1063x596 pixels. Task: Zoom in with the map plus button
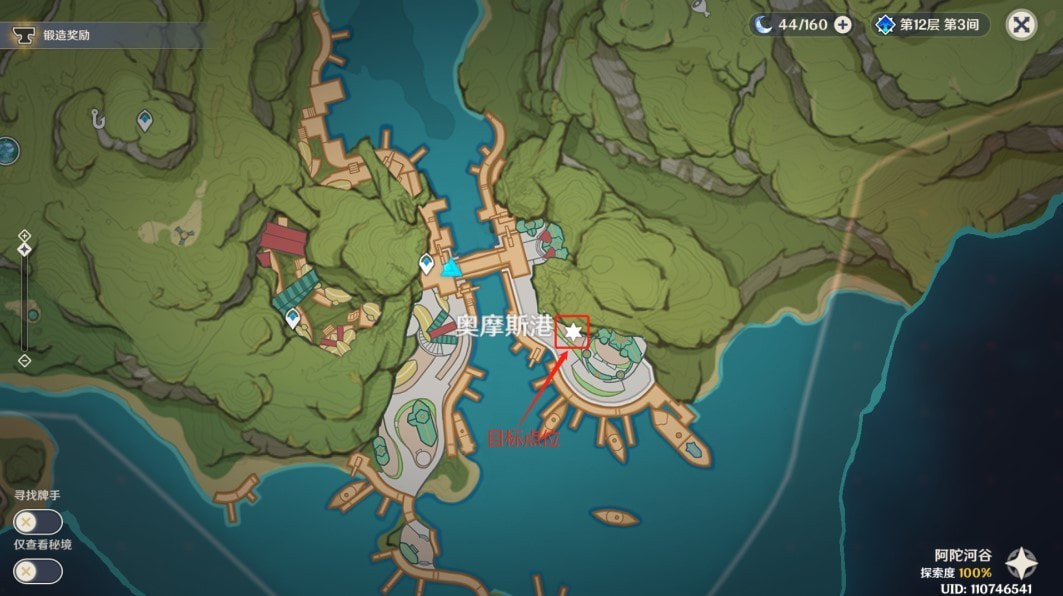25,236
